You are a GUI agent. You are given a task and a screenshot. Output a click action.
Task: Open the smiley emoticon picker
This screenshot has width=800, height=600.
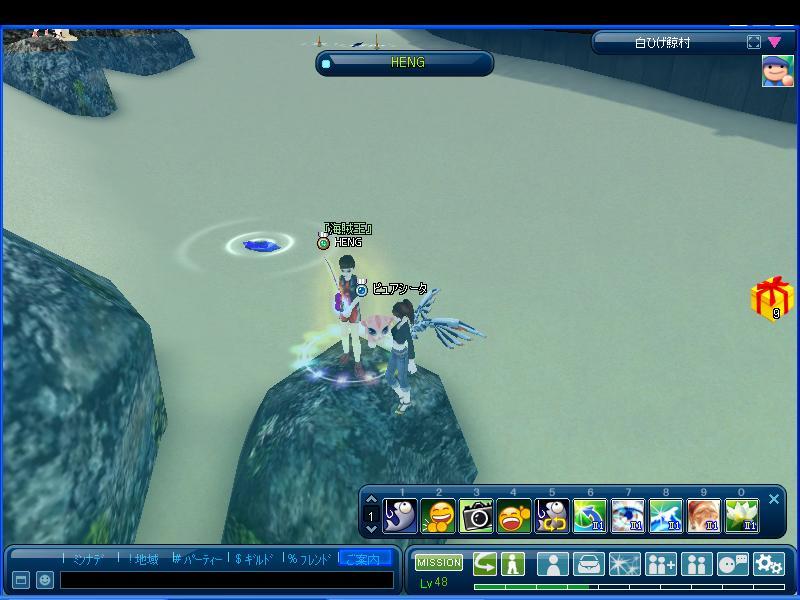[45, 580]
